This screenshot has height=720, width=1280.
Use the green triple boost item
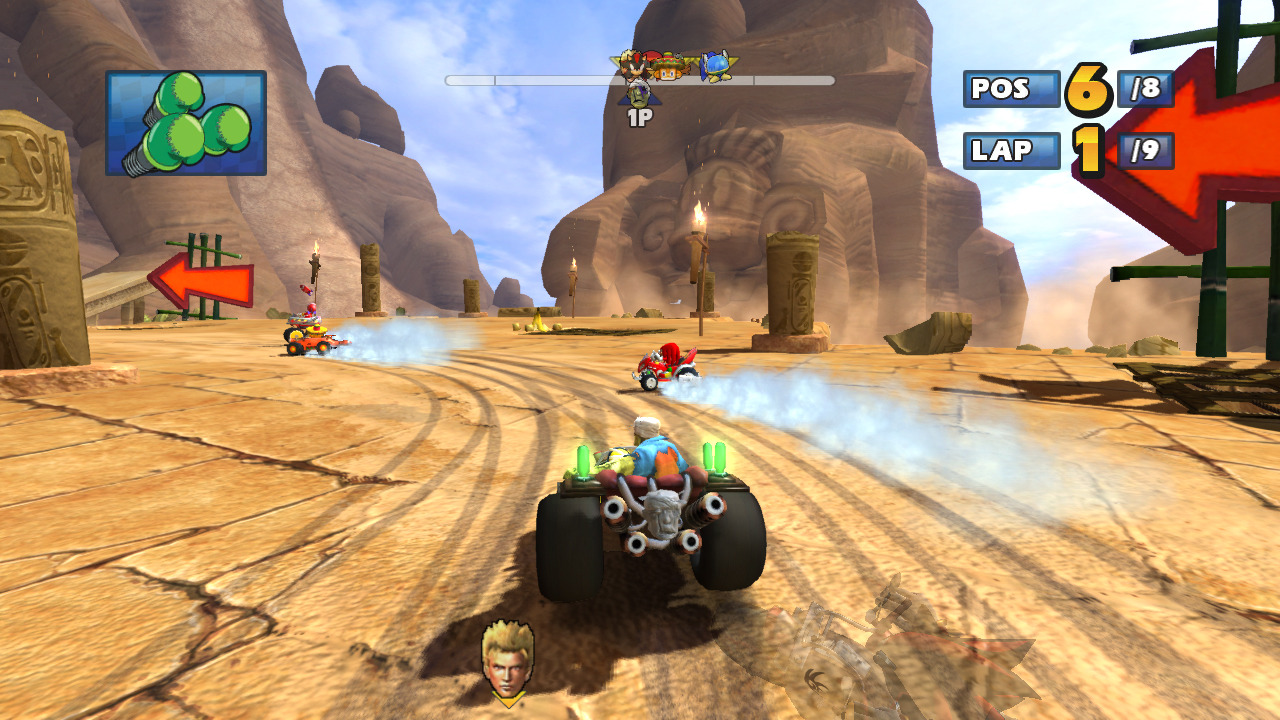186,123
